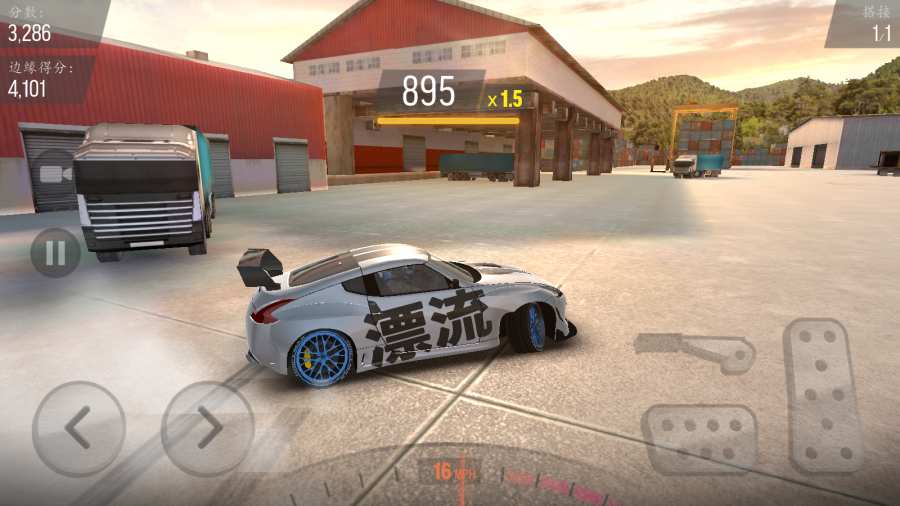
Task: Tap the brake pedal
Action: 699,438
